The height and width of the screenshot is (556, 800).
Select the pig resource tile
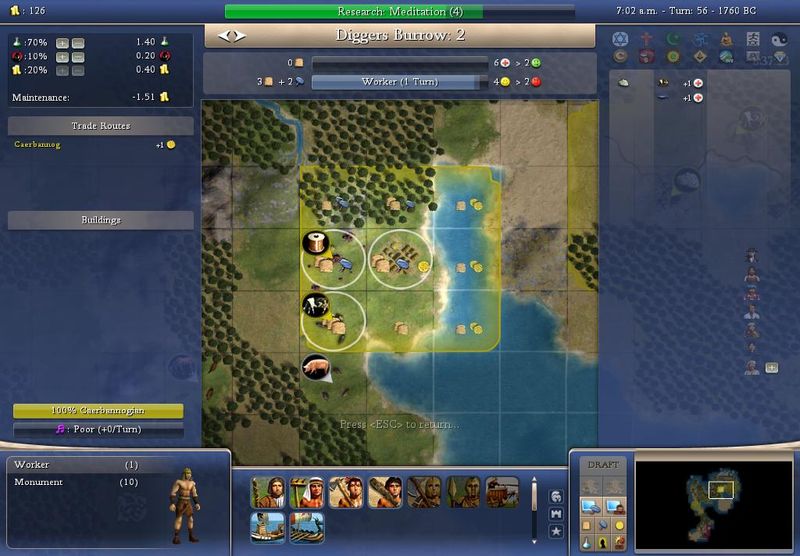tap(317, 368)
